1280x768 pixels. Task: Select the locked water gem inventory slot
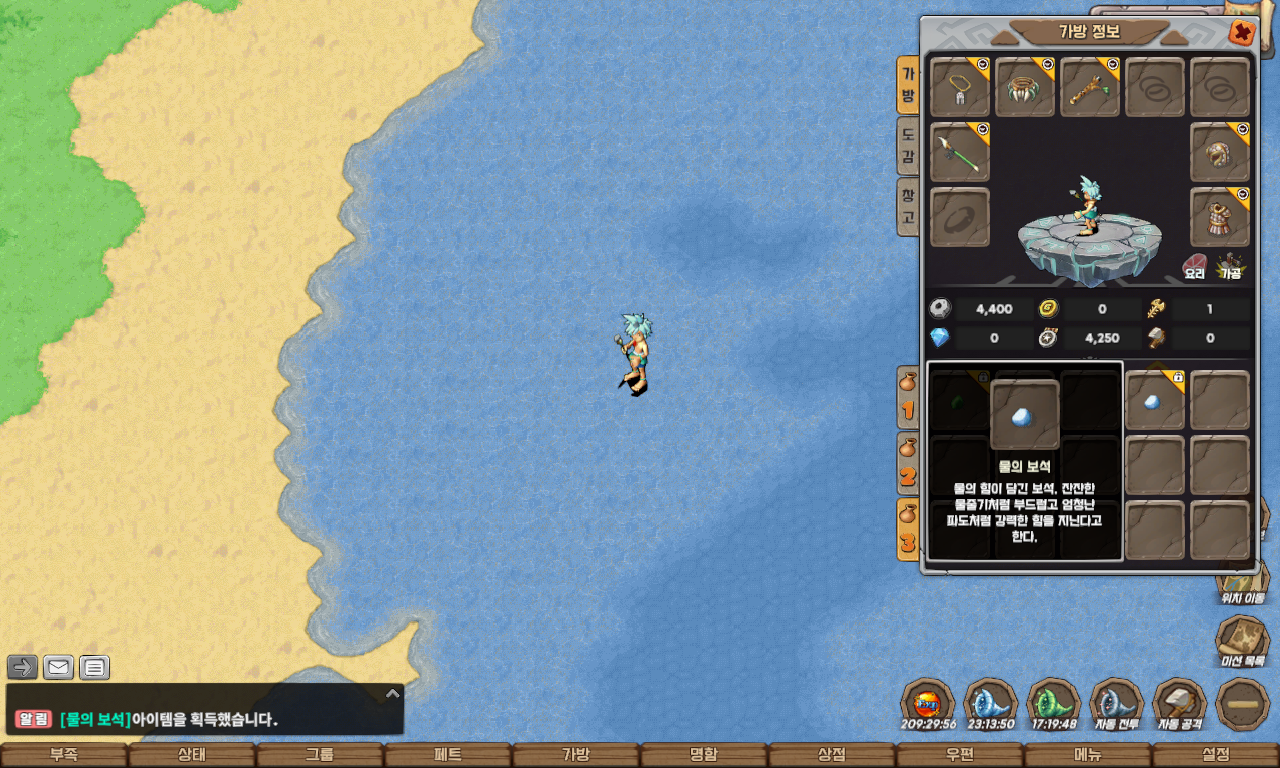(x=1155, y=401)
